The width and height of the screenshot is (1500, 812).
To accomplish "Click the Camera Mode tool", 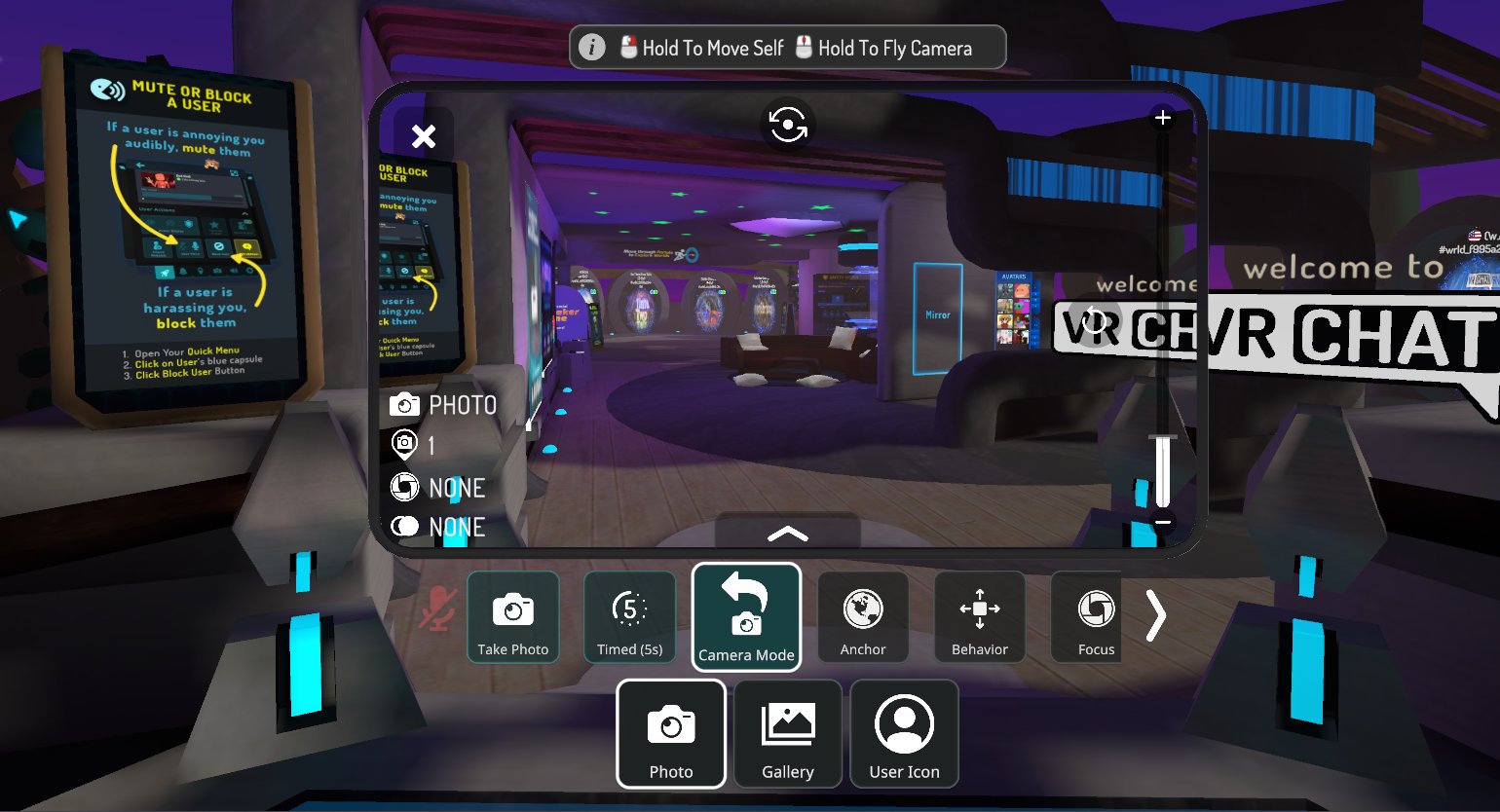I will 746,616.
